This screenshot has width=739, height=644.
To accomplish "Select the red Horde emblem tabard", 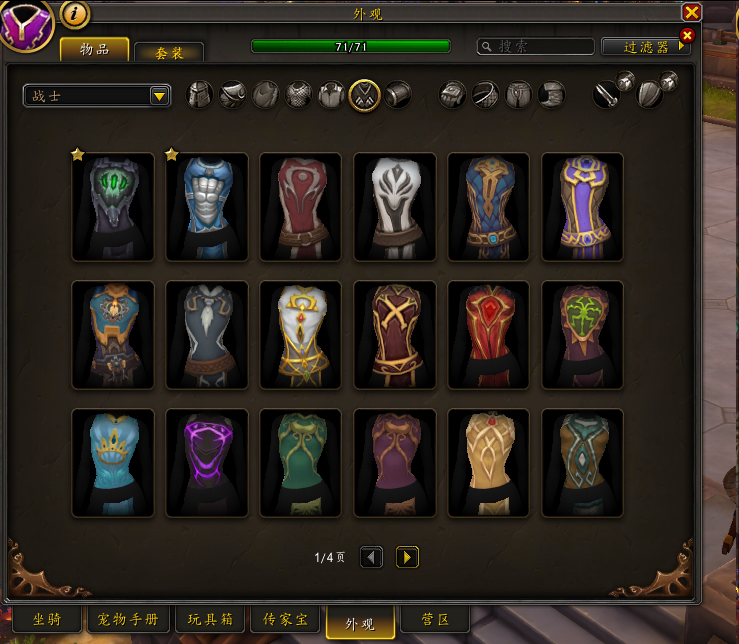I will (301, 207).
